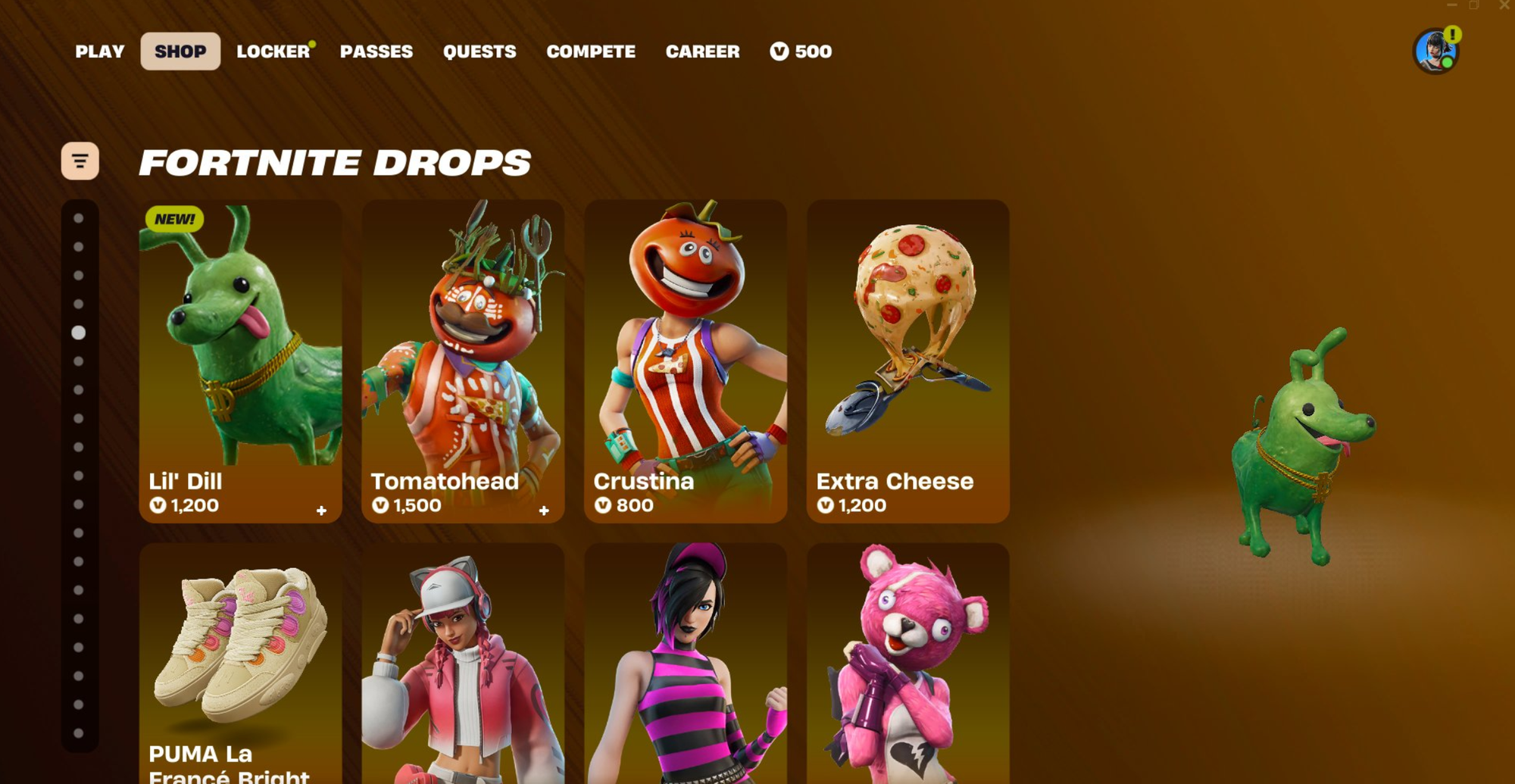Open the QUESTS section

(479, 52)
